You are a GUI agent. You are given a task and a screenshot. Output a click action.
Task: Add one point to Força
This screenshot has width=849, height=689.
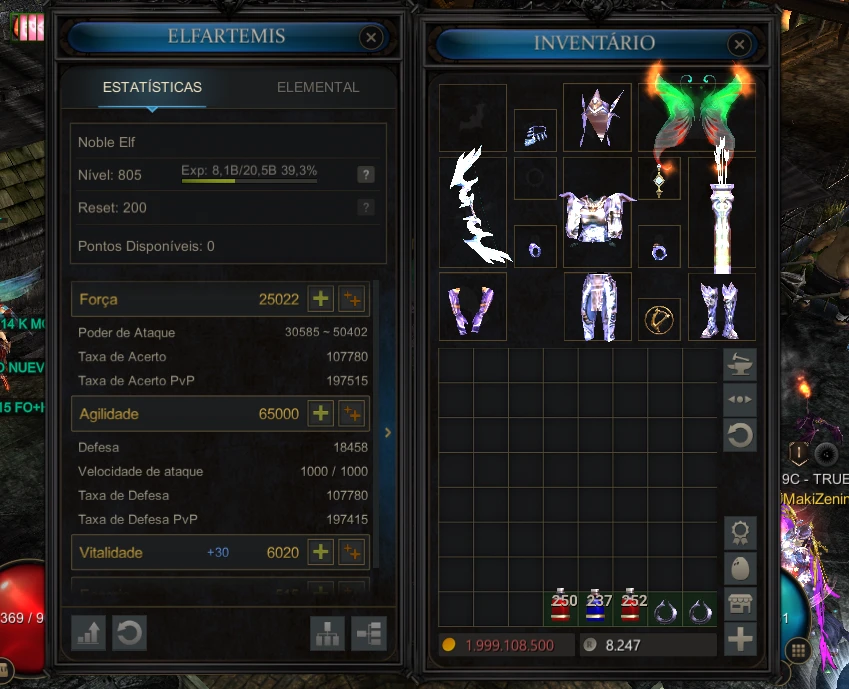(320, 299)
